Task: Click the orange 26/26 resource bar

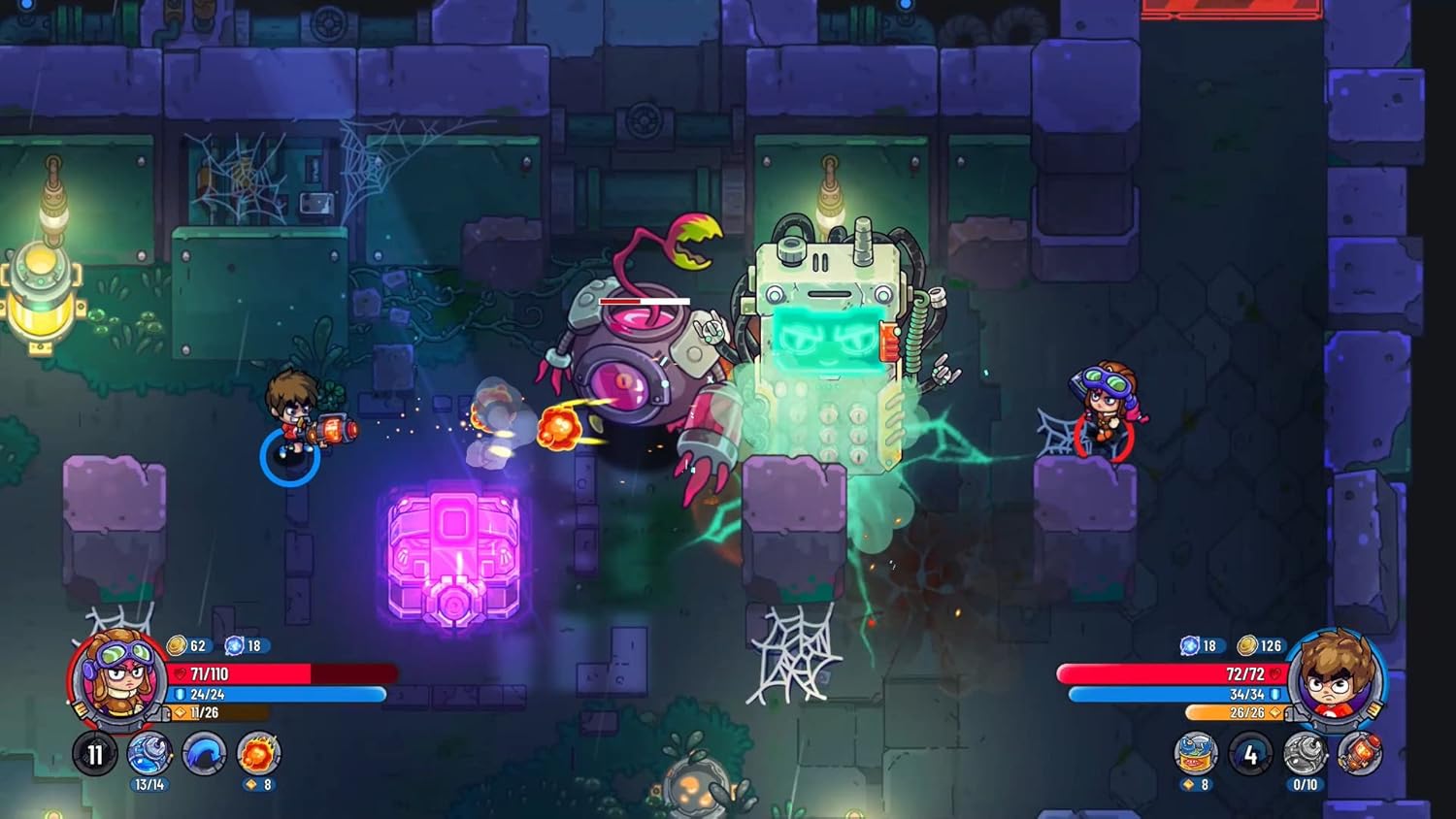Action: coord(1233,714)
